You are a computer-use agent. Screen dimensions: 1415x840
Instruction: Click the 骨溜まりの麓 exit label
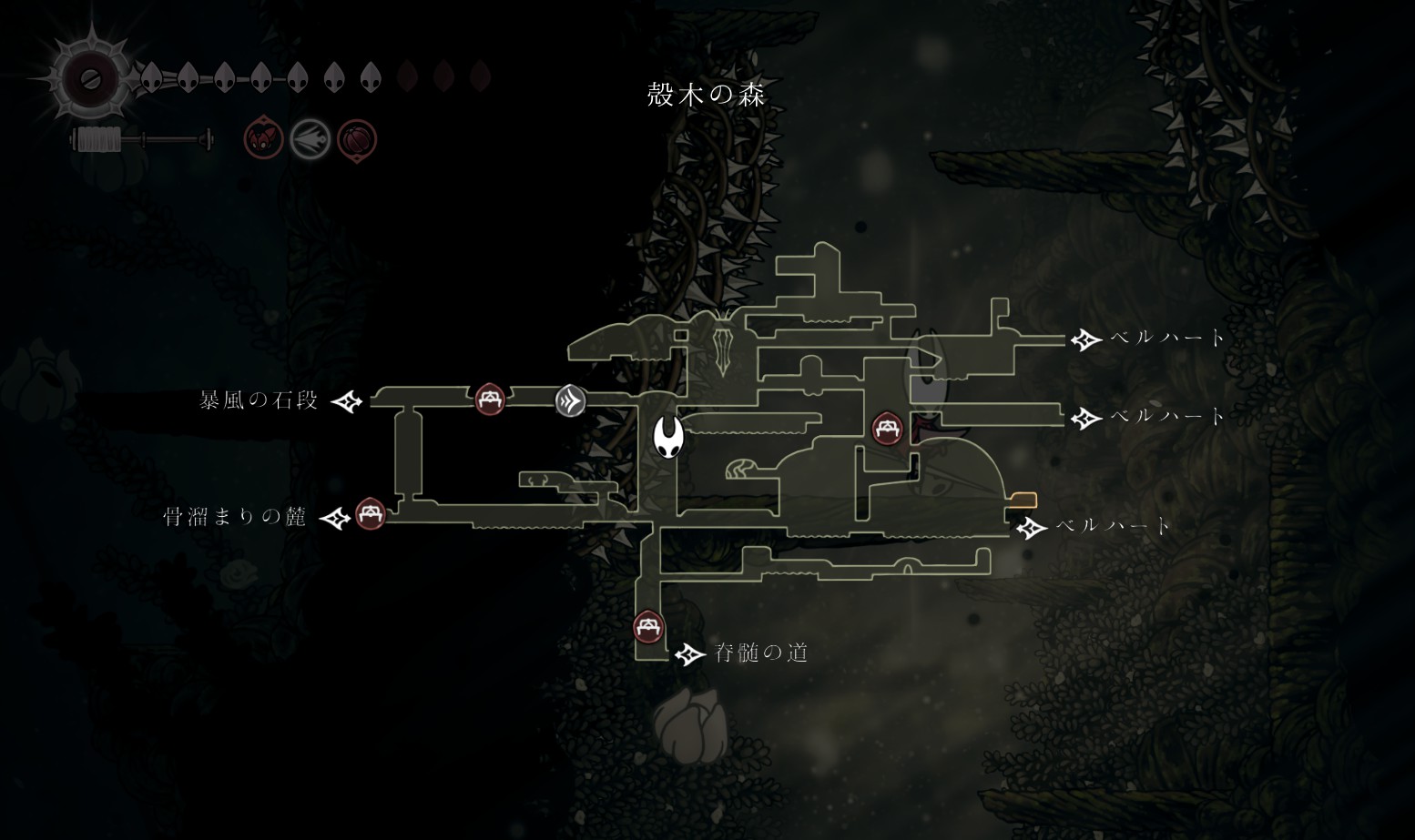coord(235,517)
